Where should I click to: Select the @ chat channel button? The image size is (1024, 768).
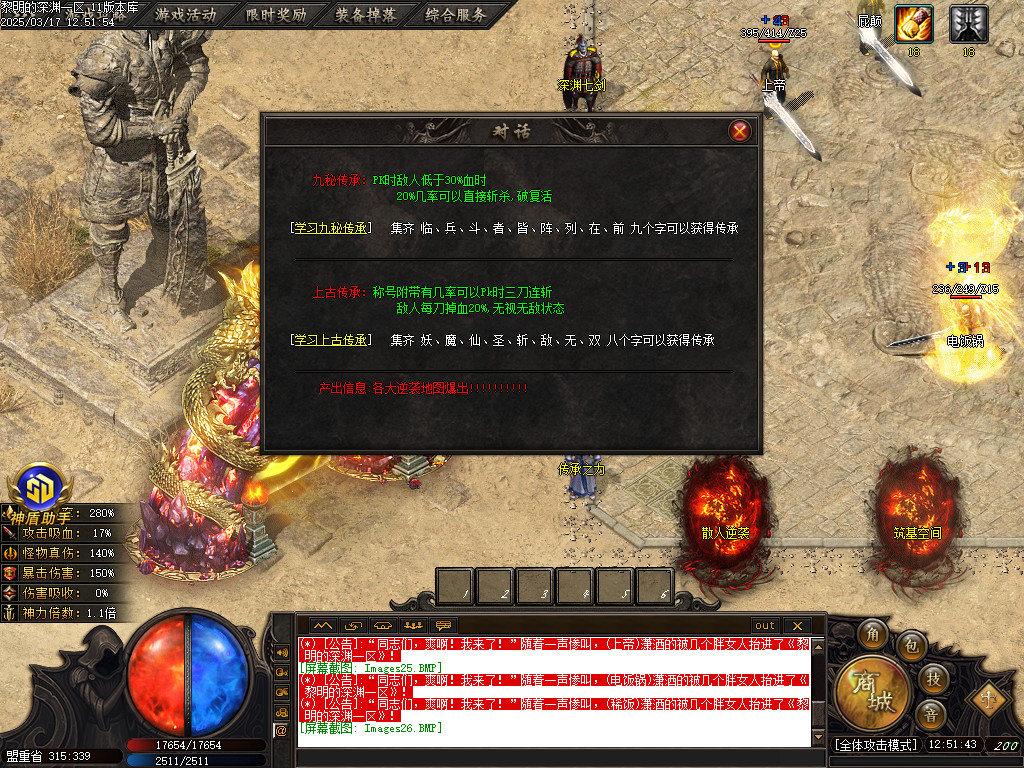(x=281, y=731)
